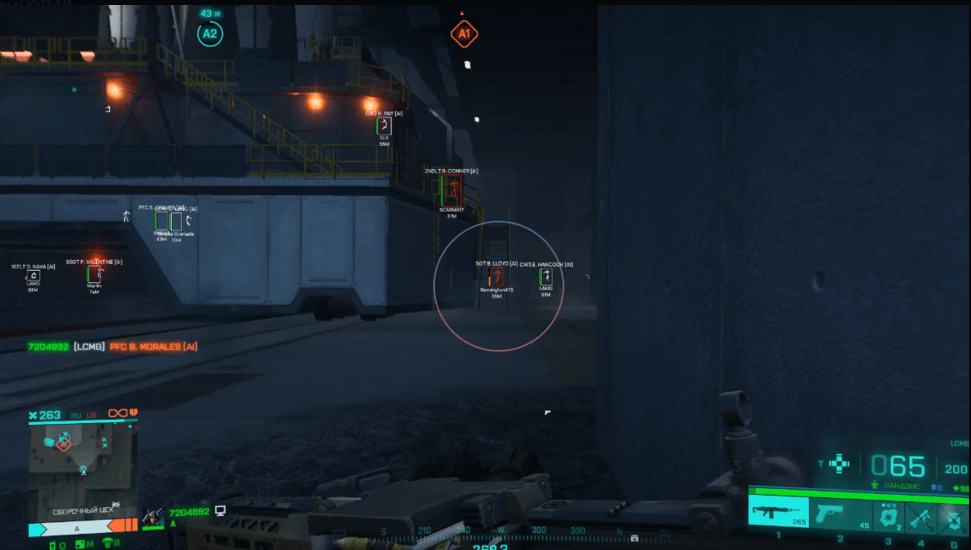
Task: Click the A2 objective marker
Action: (x=209, y=33)
